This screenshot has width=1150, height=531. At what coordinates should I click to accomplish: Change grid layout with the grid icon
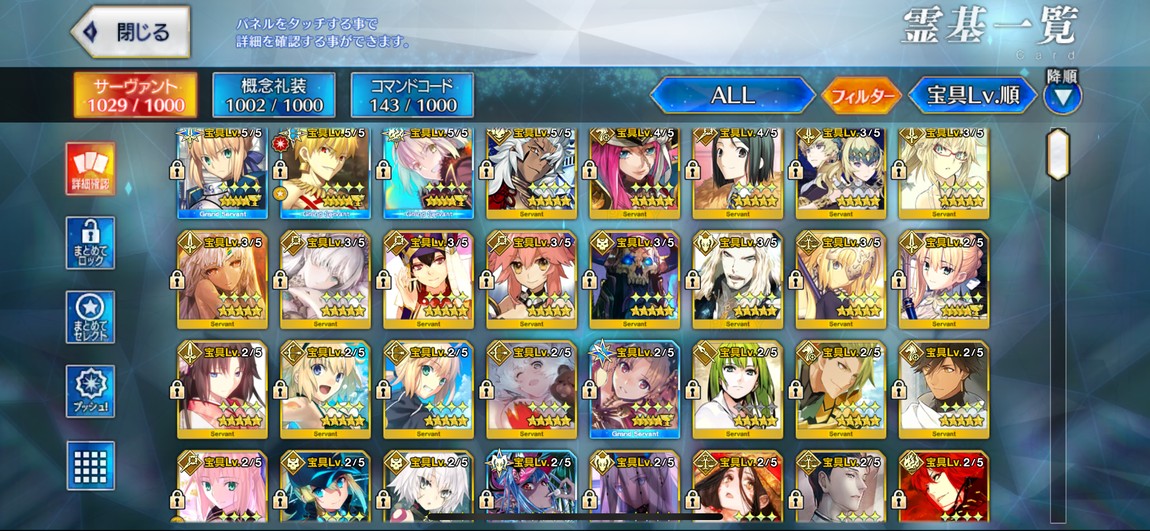[x=90, y=465]
